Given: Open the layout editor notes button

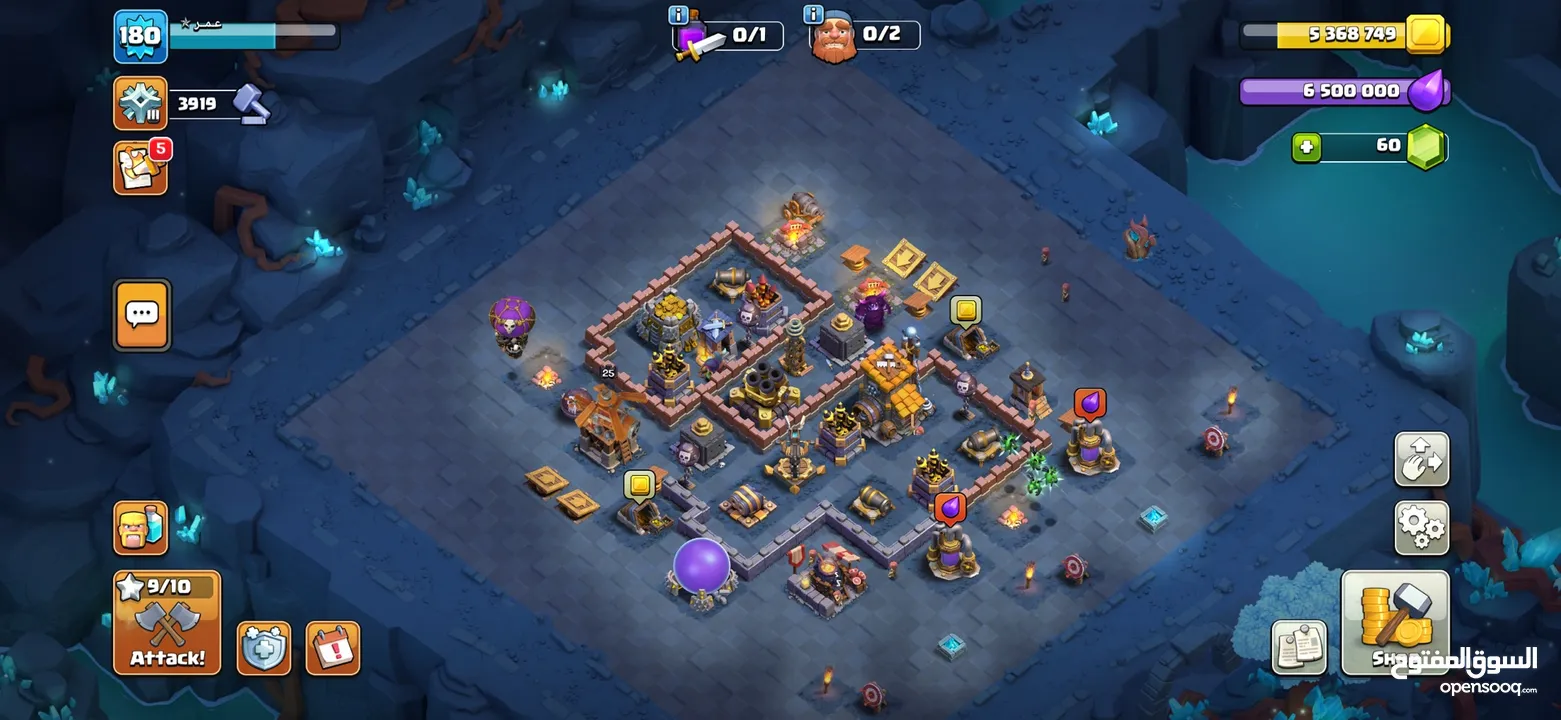Looking at the screenshot, I should click(1299, 647).
